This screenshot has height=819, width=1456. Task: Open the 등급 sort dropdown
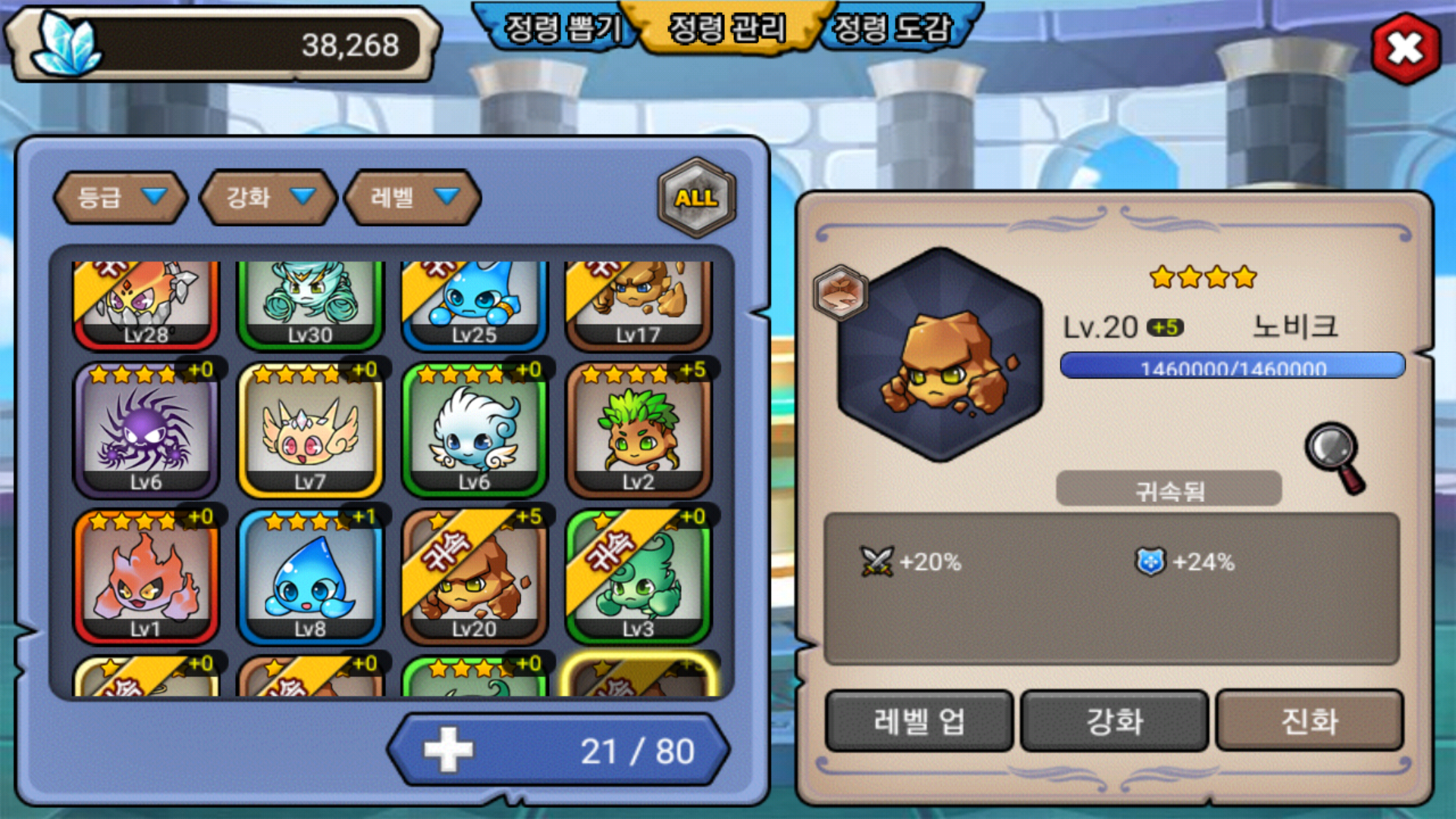[x=121, y=197]
